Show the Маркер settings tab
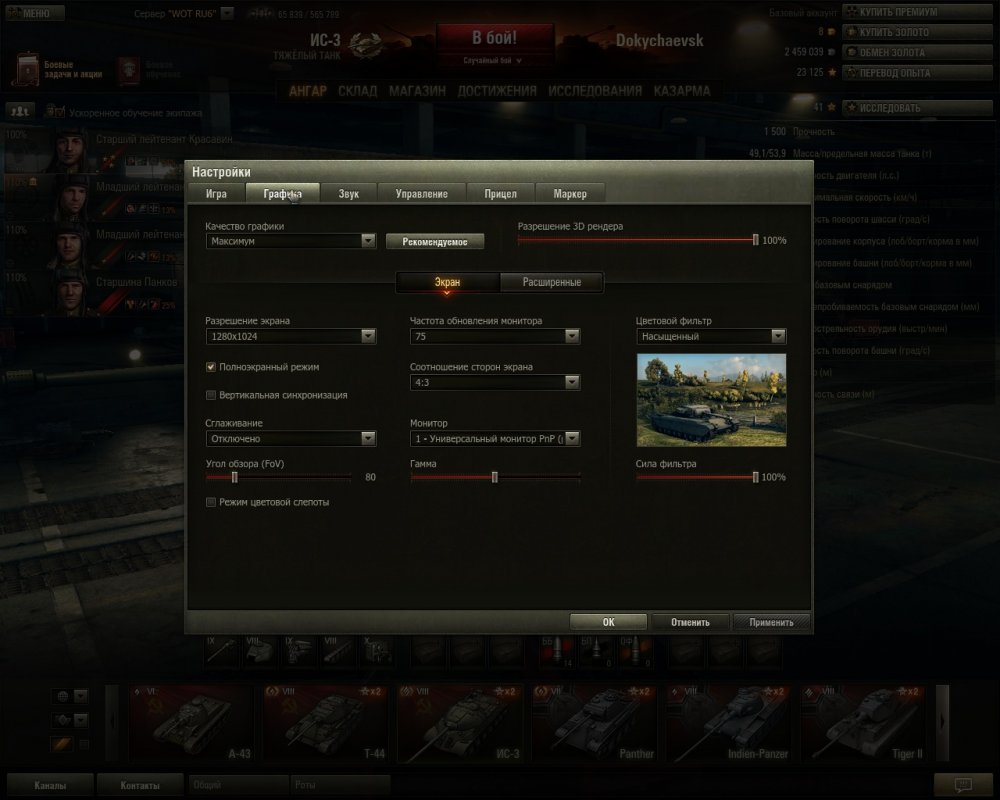 570,193
